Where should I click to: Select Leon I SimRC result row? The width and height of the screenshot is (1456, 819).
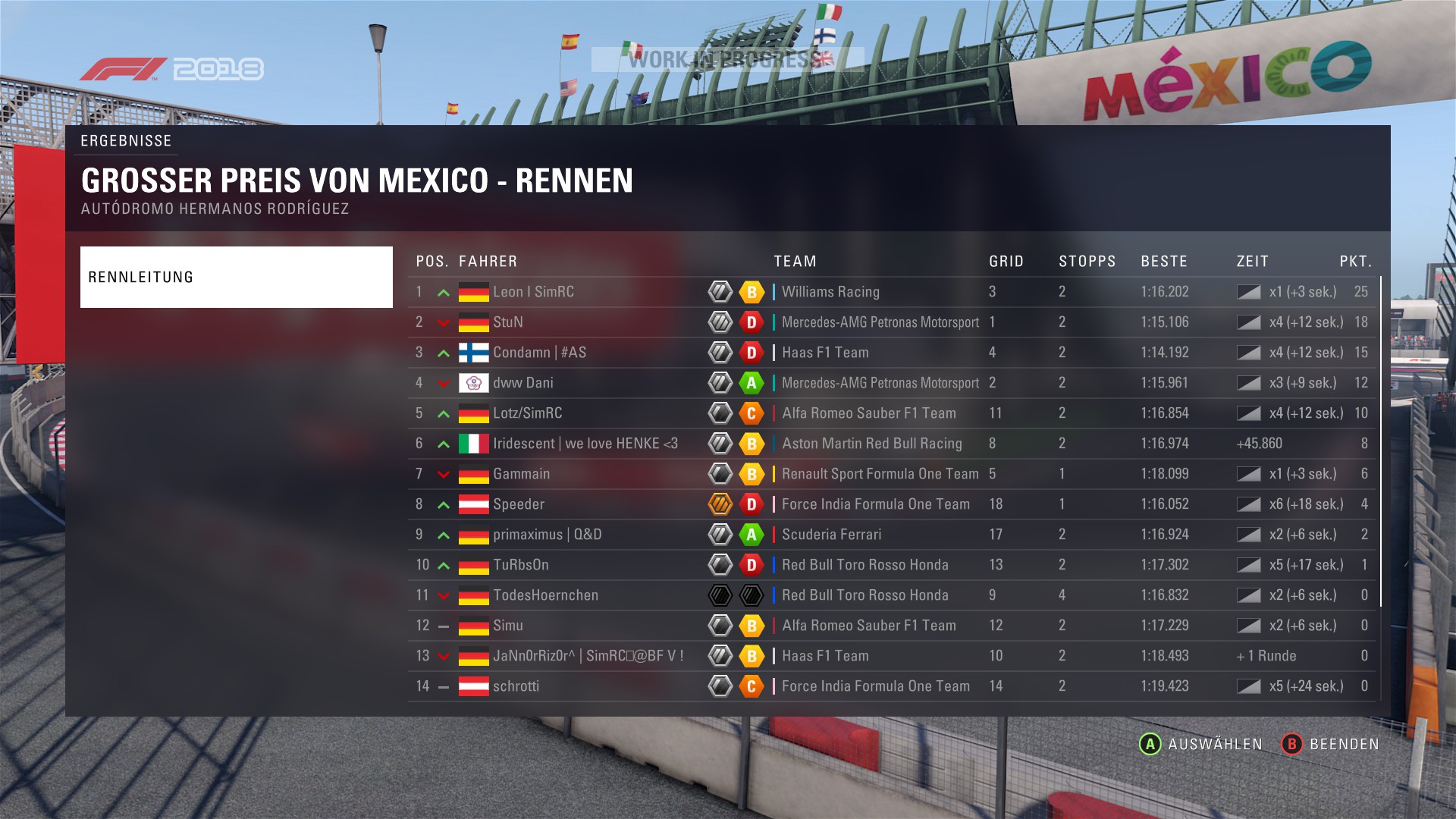(x=533, y=292)
